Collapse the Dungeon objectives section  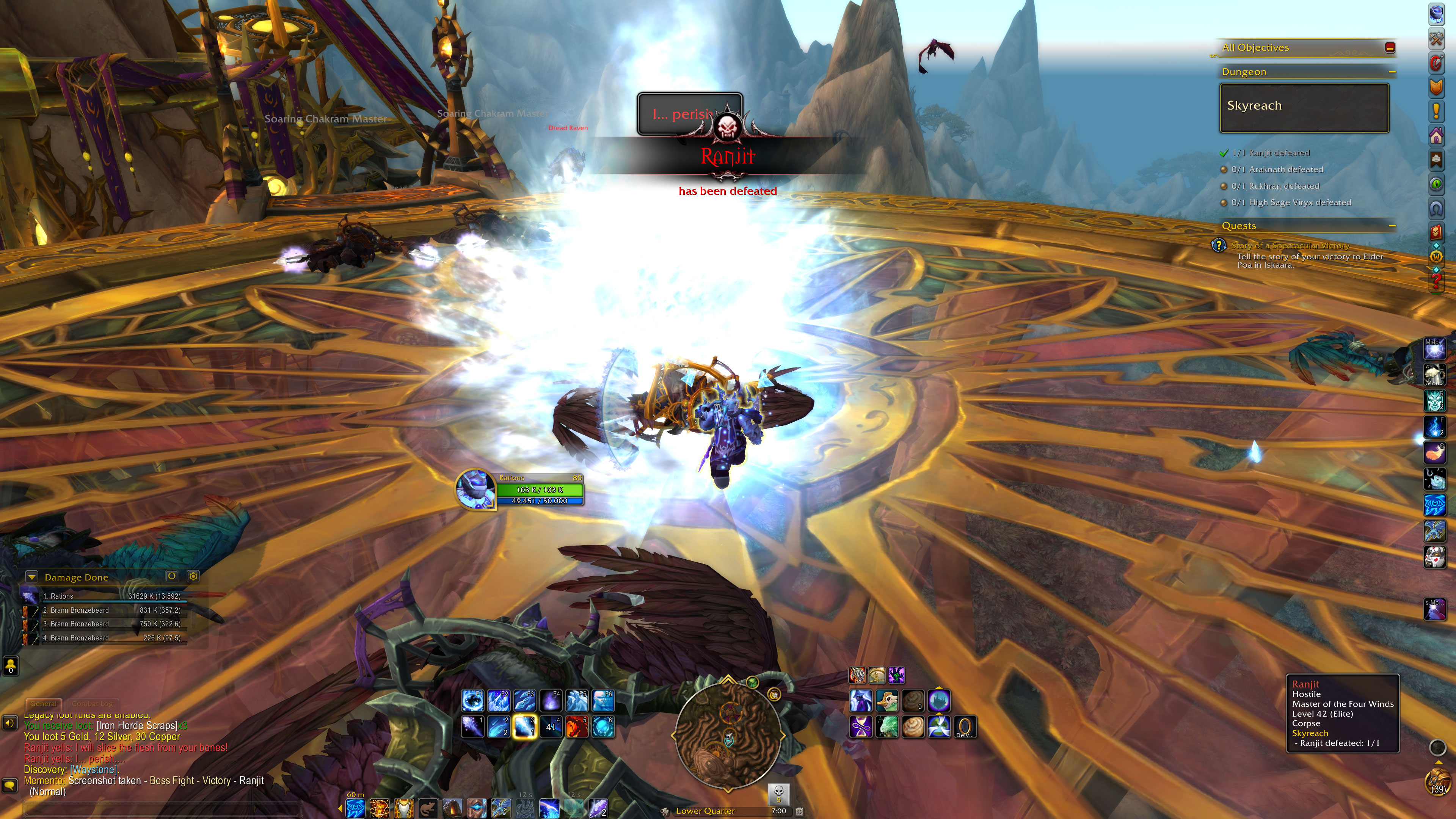tap(1392, 72)
